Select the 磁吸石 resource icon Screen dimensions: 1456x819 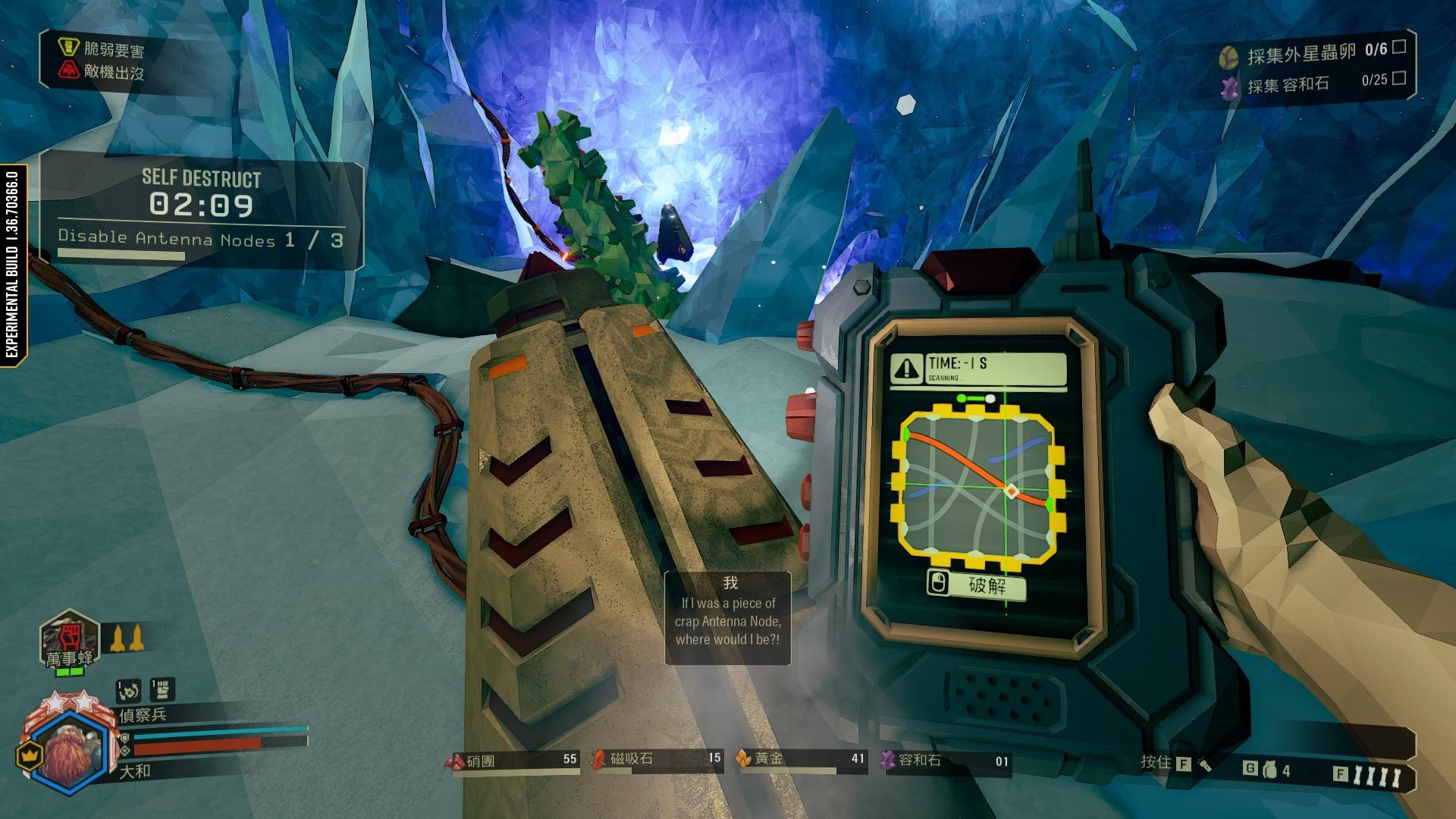599,759
